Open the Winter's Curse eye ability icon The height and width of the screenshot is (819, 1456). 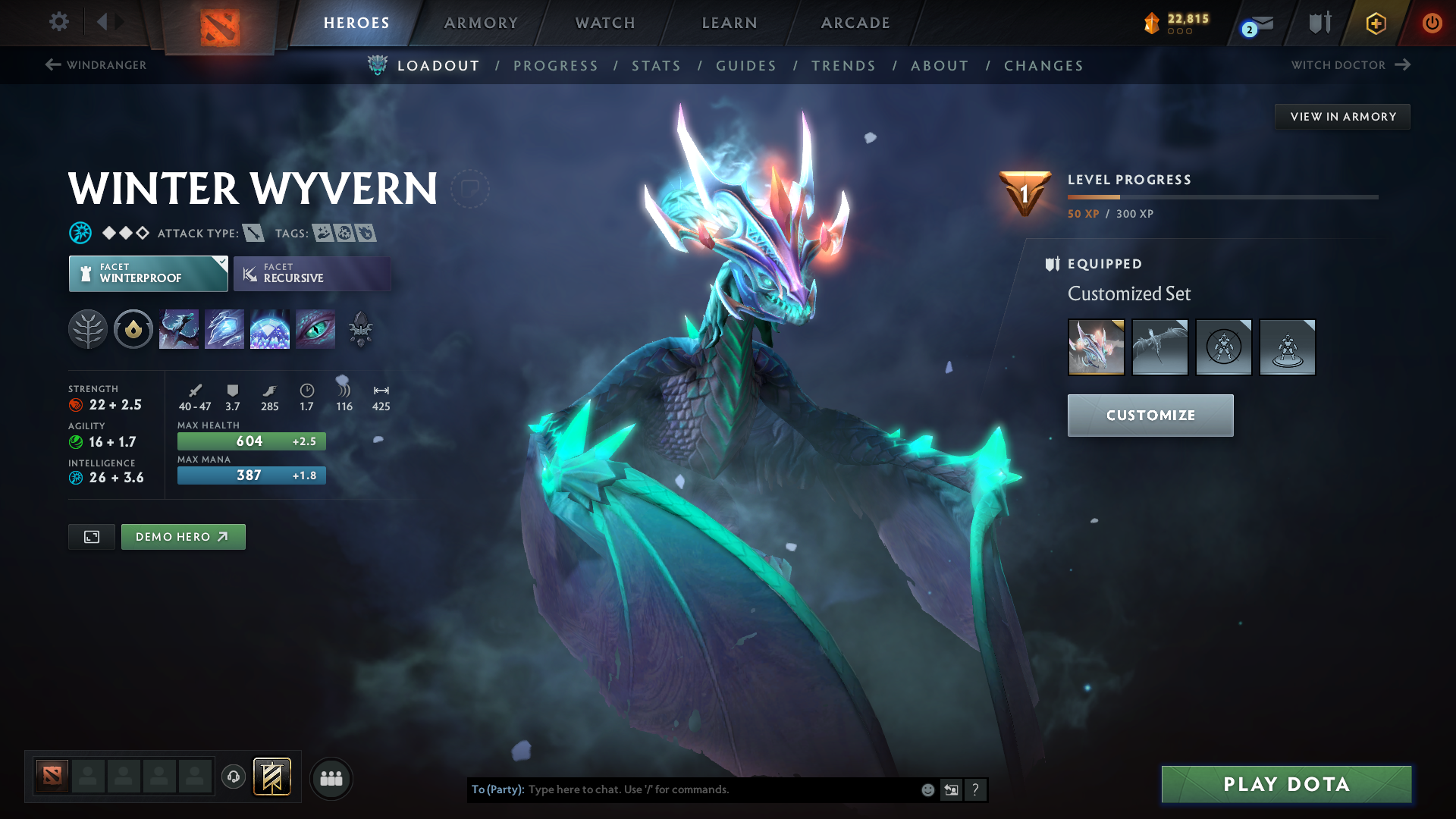click(315, 329)
